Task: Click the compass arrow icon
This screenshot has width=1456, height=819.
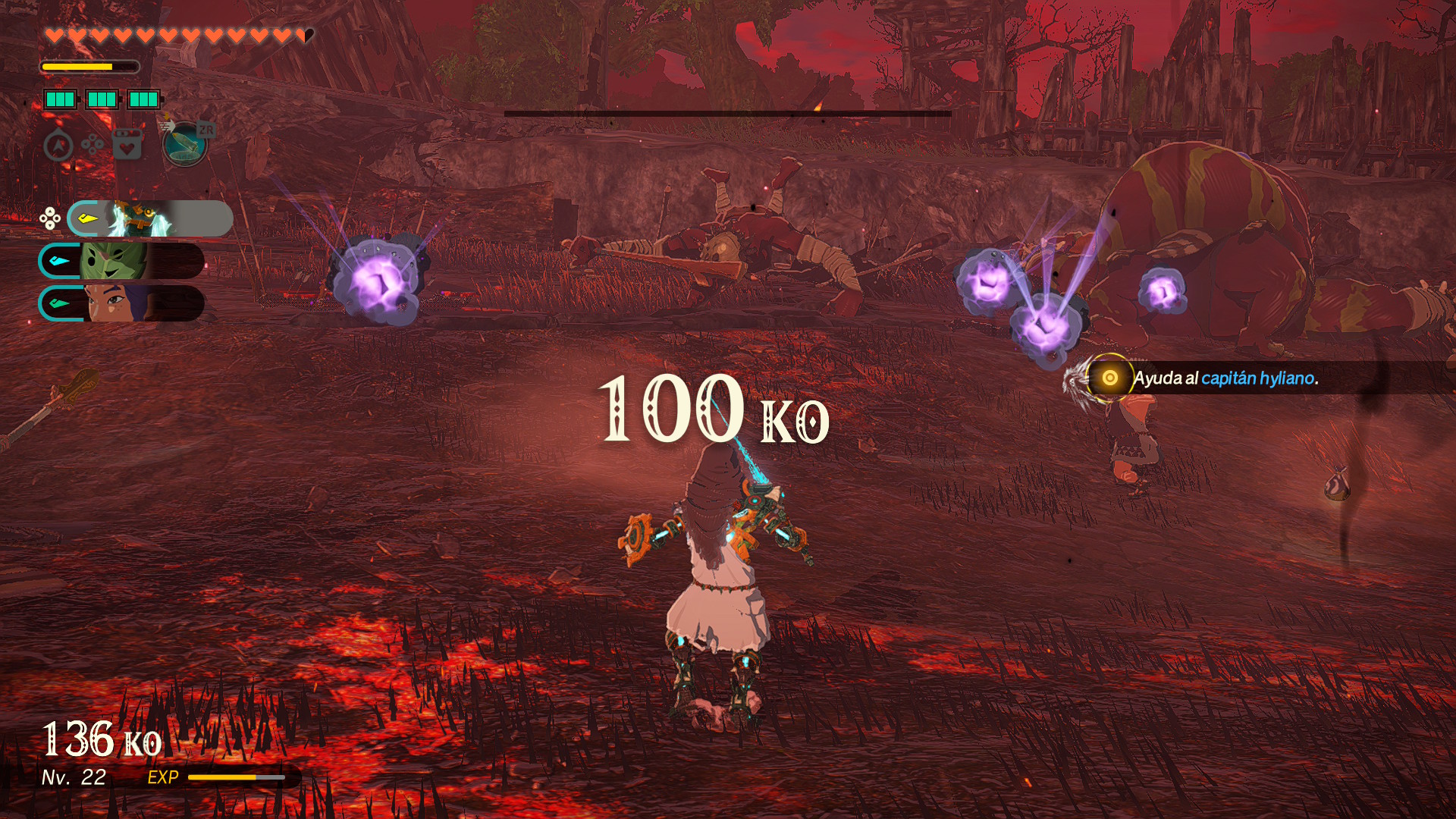Action: 58,146
